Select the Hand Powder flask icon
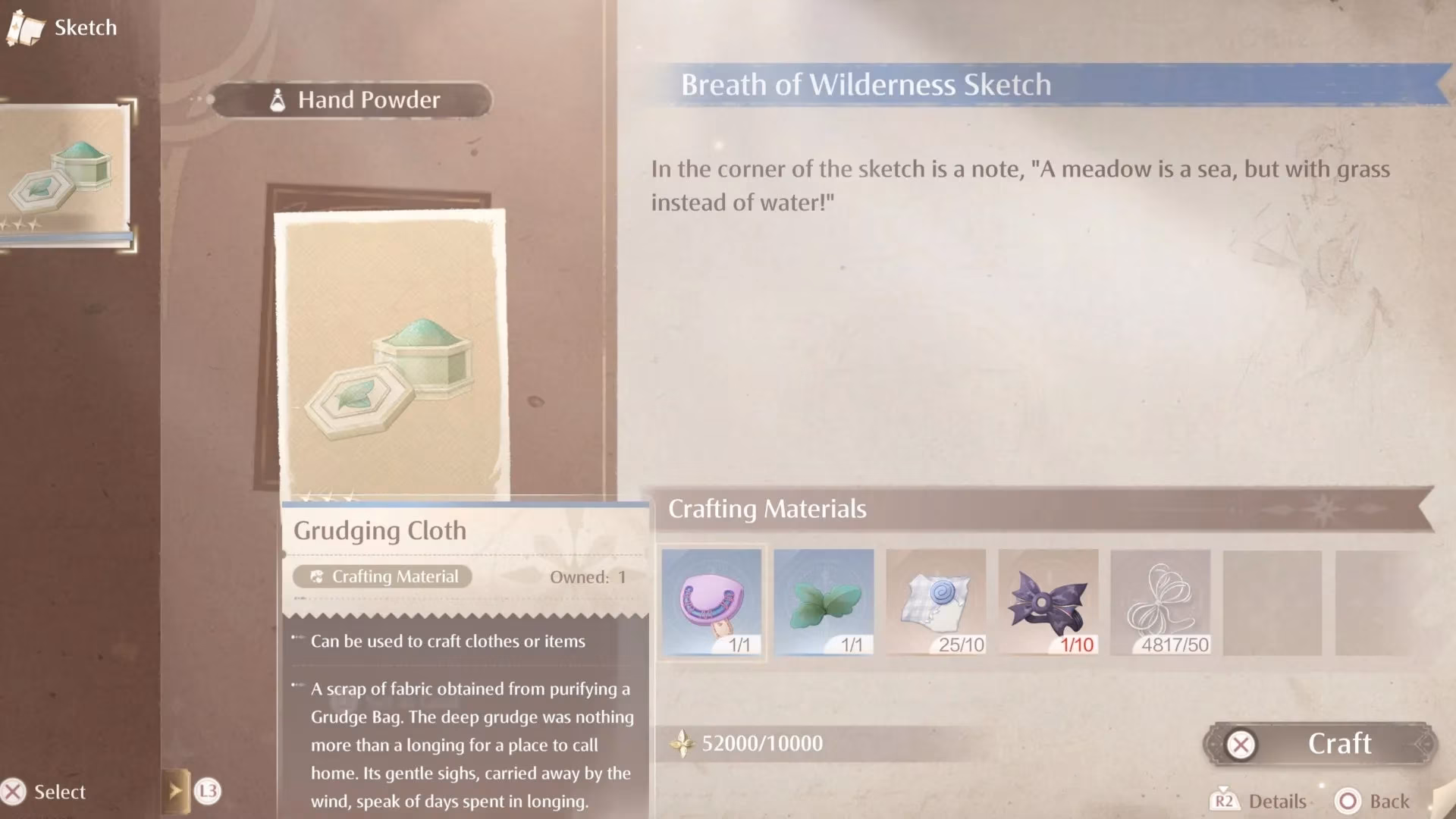Image resolution: width=1456 pixels, height=819 pixels. 277,99
